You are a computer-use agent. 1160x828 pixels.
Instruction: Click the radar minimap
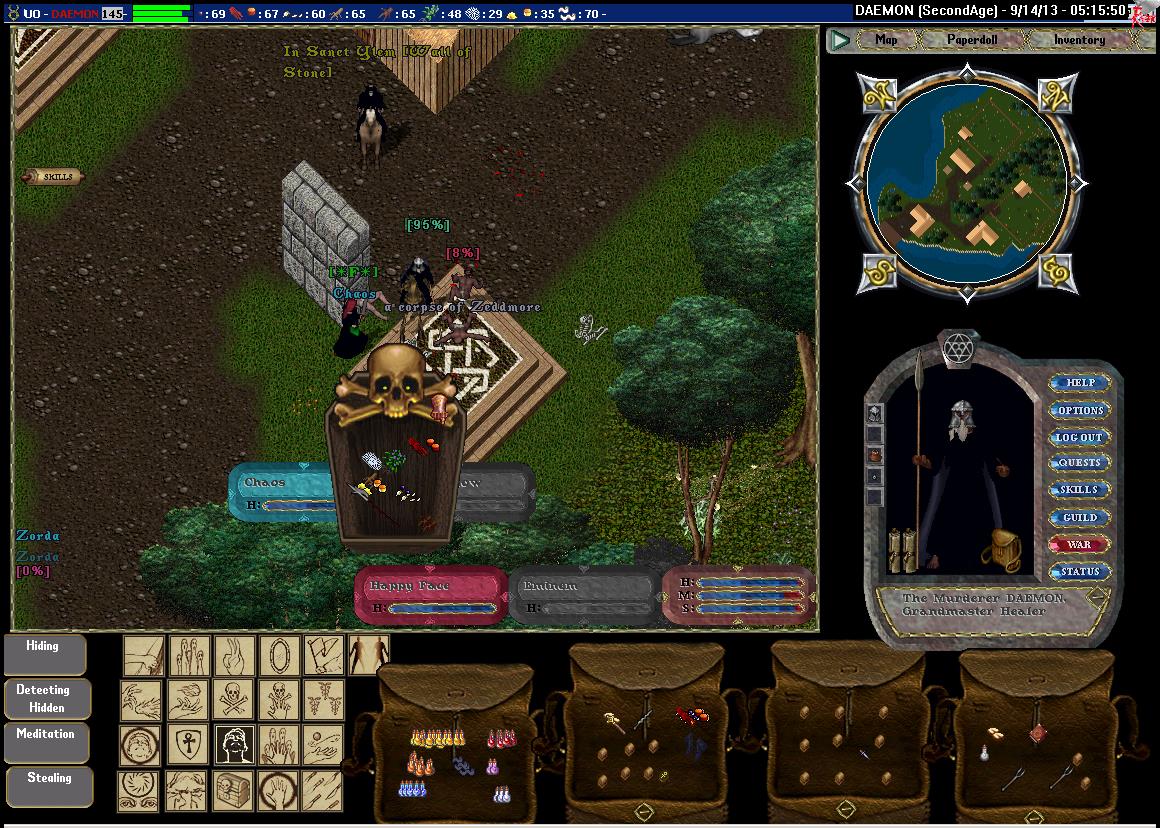(x=961, y=181)
